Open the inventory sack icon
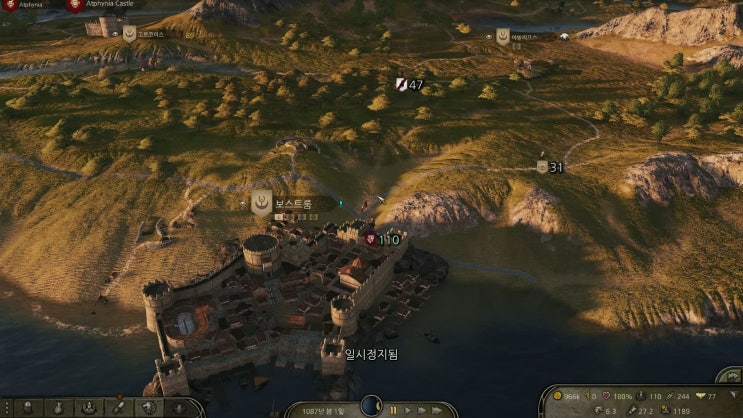Viewport: 743px width, 418px height. tap(59, 408)
